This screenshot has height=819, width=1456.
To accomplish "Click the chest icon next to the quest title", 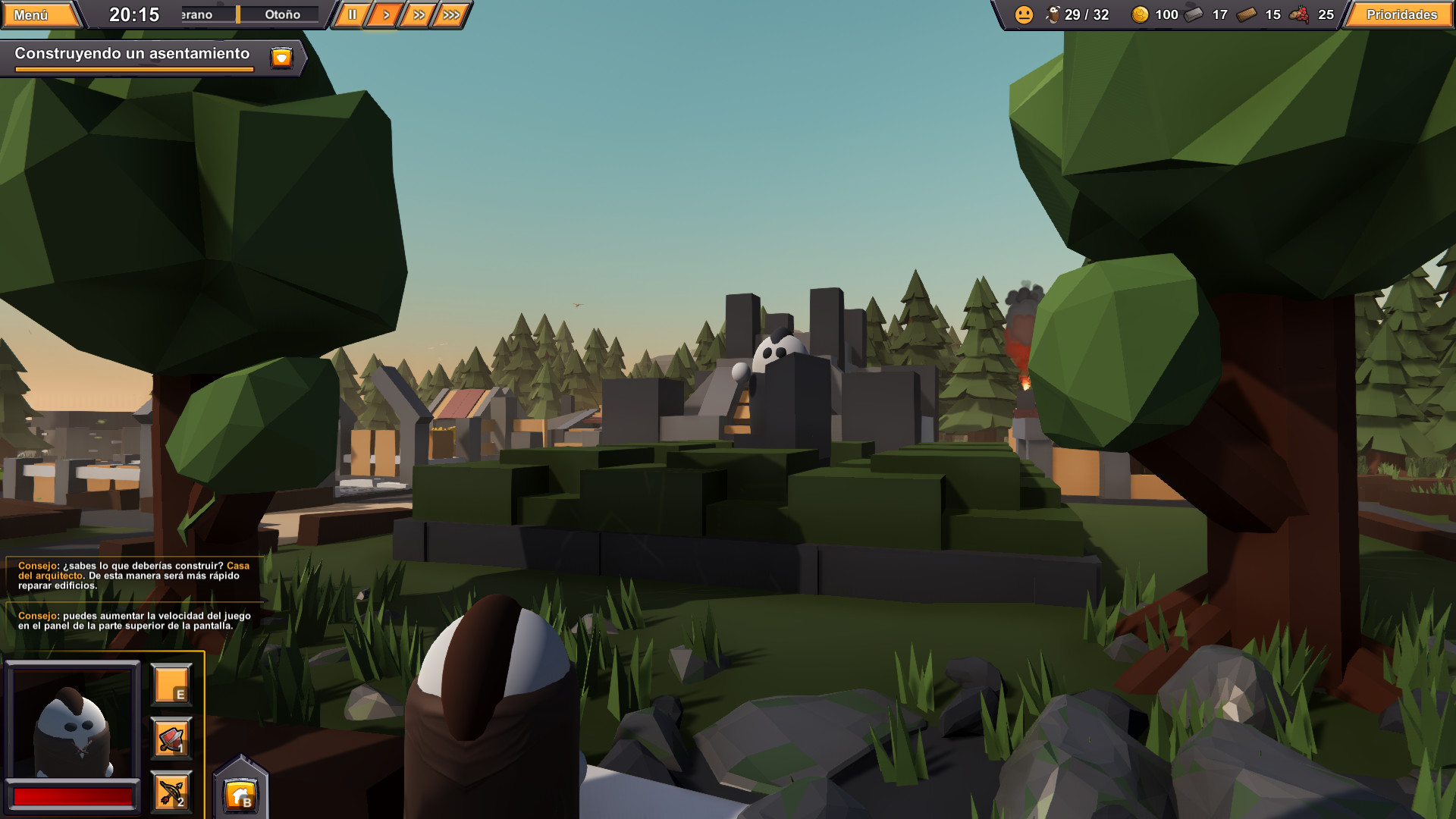I will coord(281,56).
